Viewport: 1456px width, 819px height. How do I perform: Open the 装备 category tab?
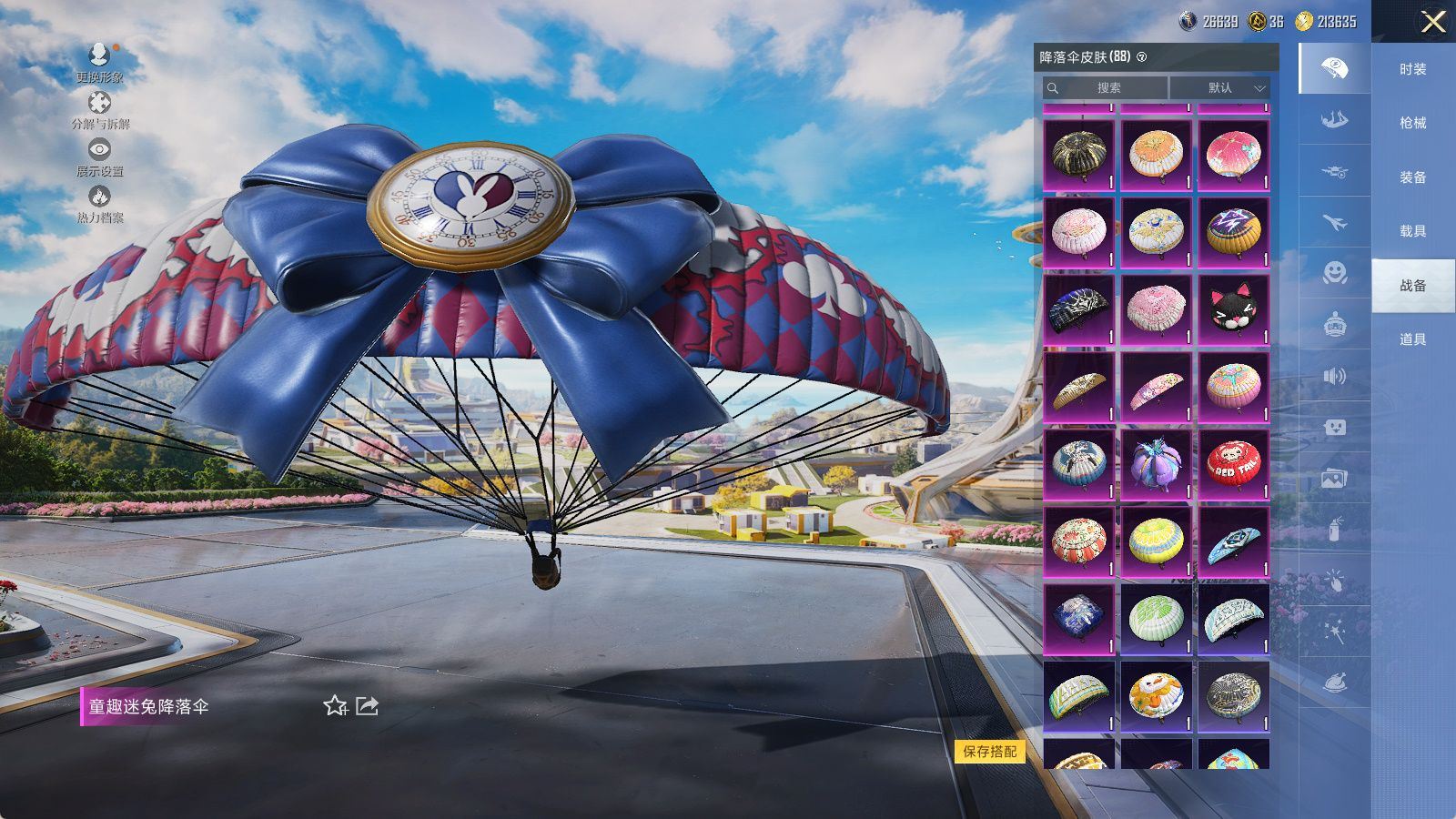[x=1412, y=177]
